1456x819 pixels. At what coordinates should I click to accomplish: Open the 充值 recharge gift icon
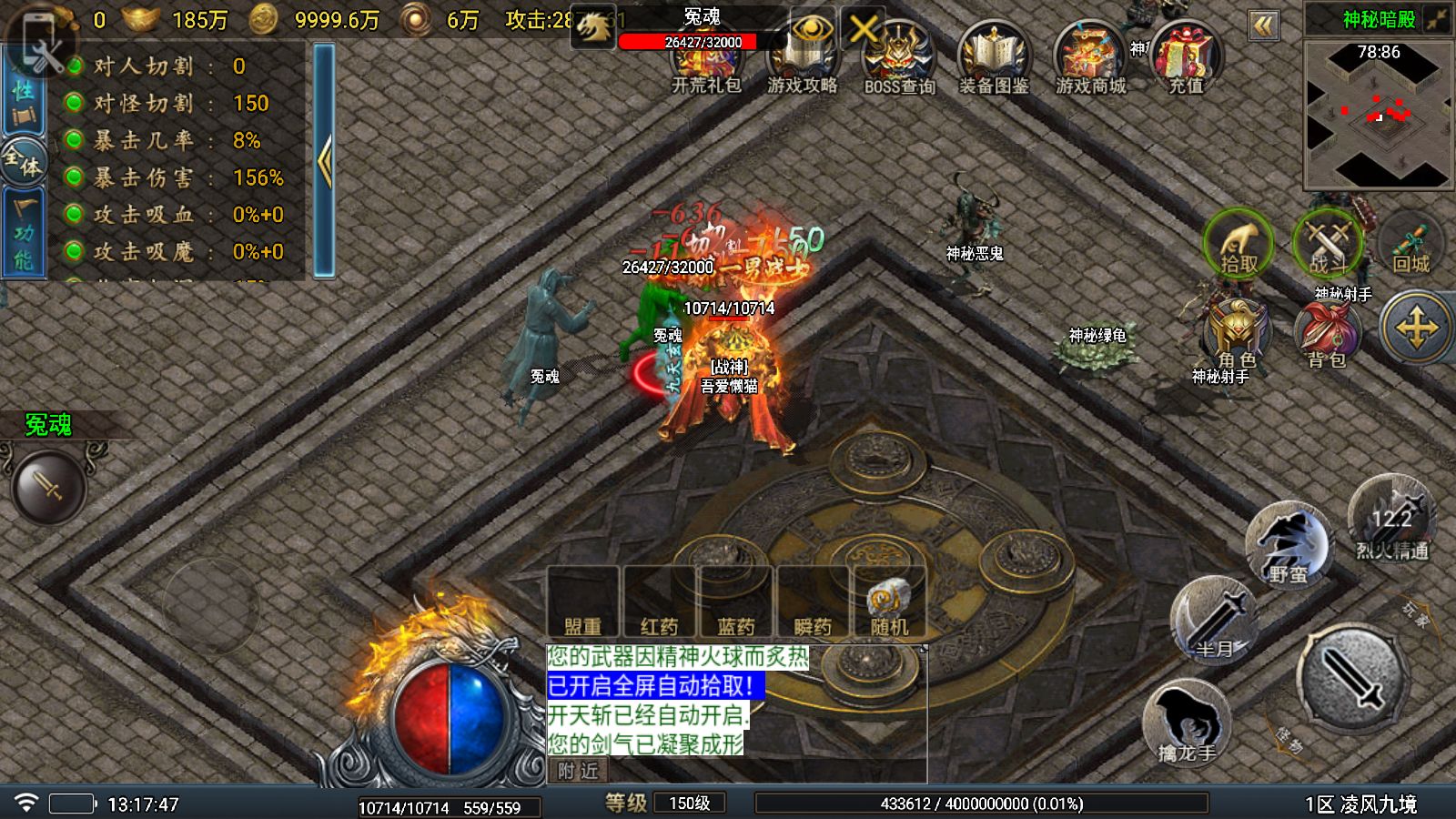(x=1186, y=60)
